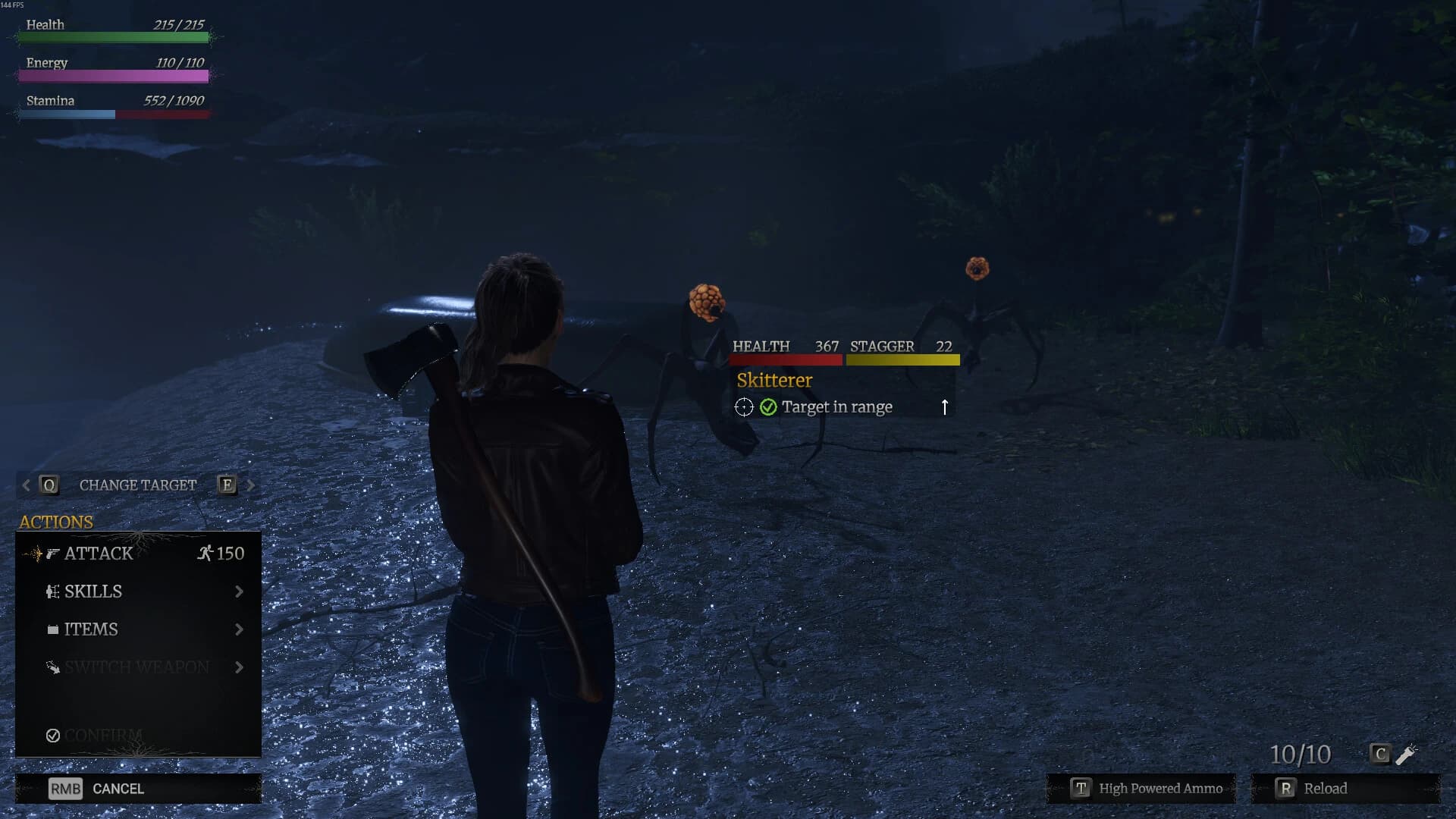Click the C key icon next to flashlight
The width and height of the screenshot is (1456, 819).
[x=1379, y=754]
